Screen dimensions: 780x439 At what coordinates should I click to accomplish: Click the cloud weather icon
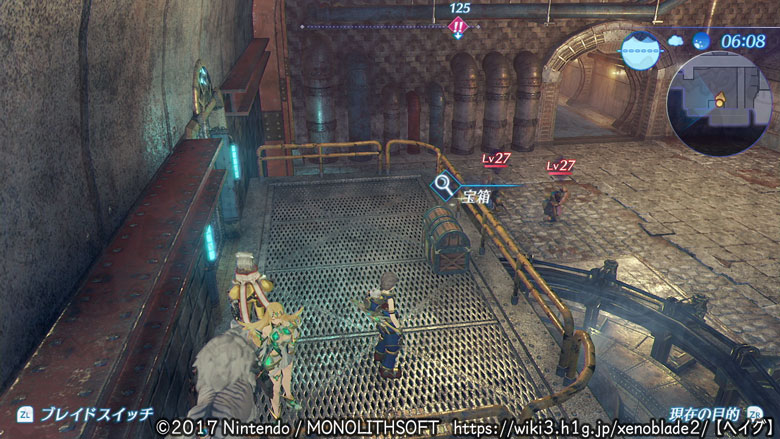click(673, 41)
